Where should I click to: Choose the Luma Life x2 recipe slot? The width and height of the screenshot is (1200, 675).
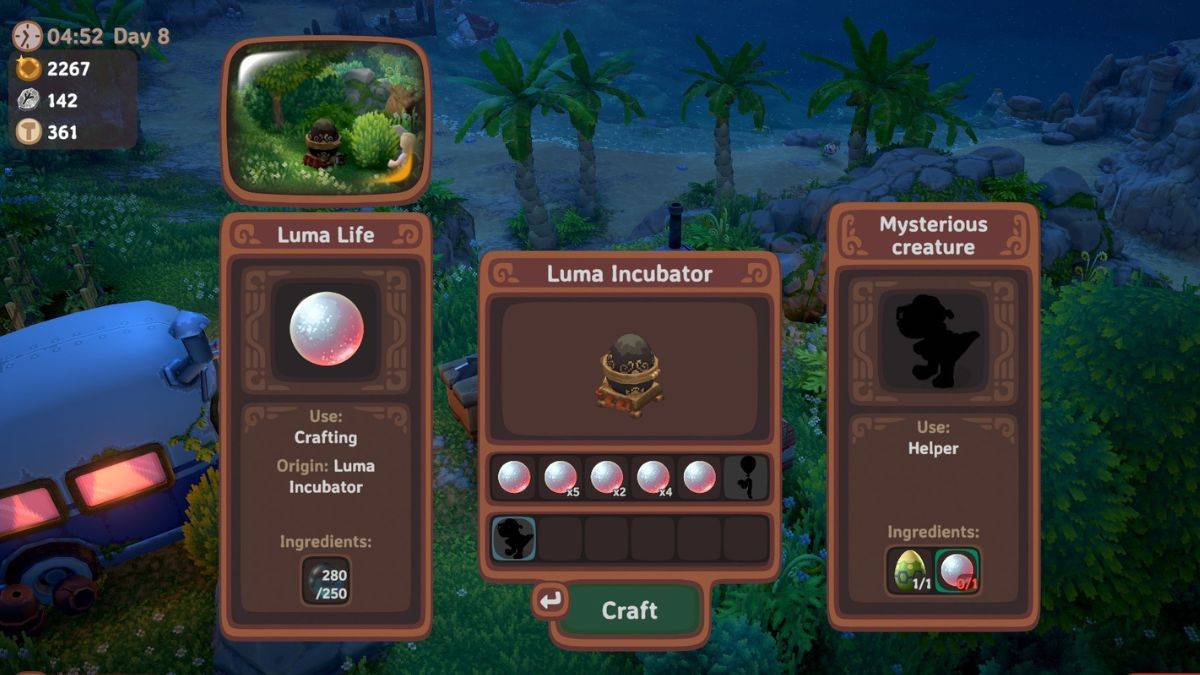pyautogui.click(x=607, y=477)
